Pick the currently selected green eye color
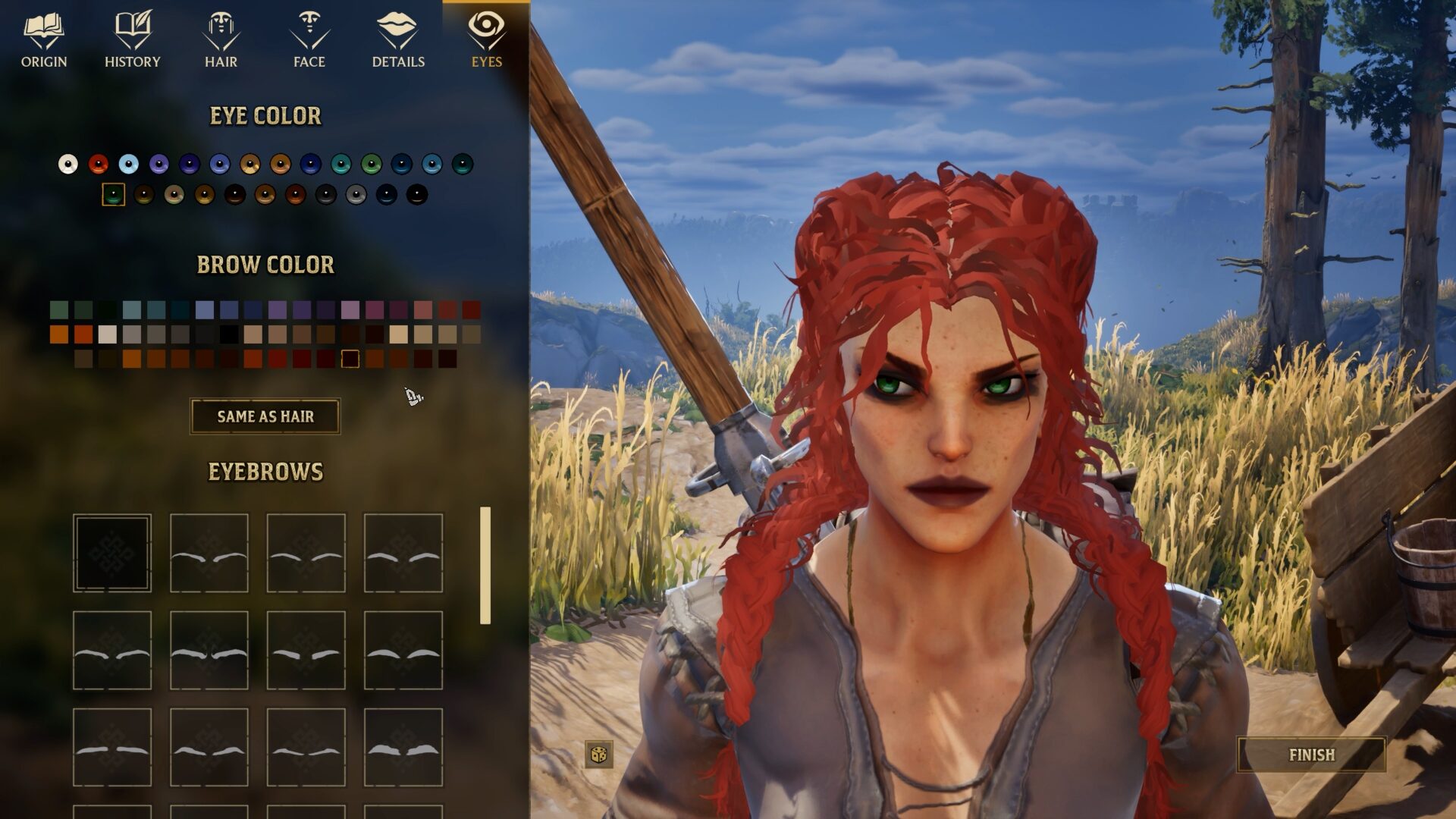The height and width of the screenshot is (819, 1456). (x=114, y=196)
